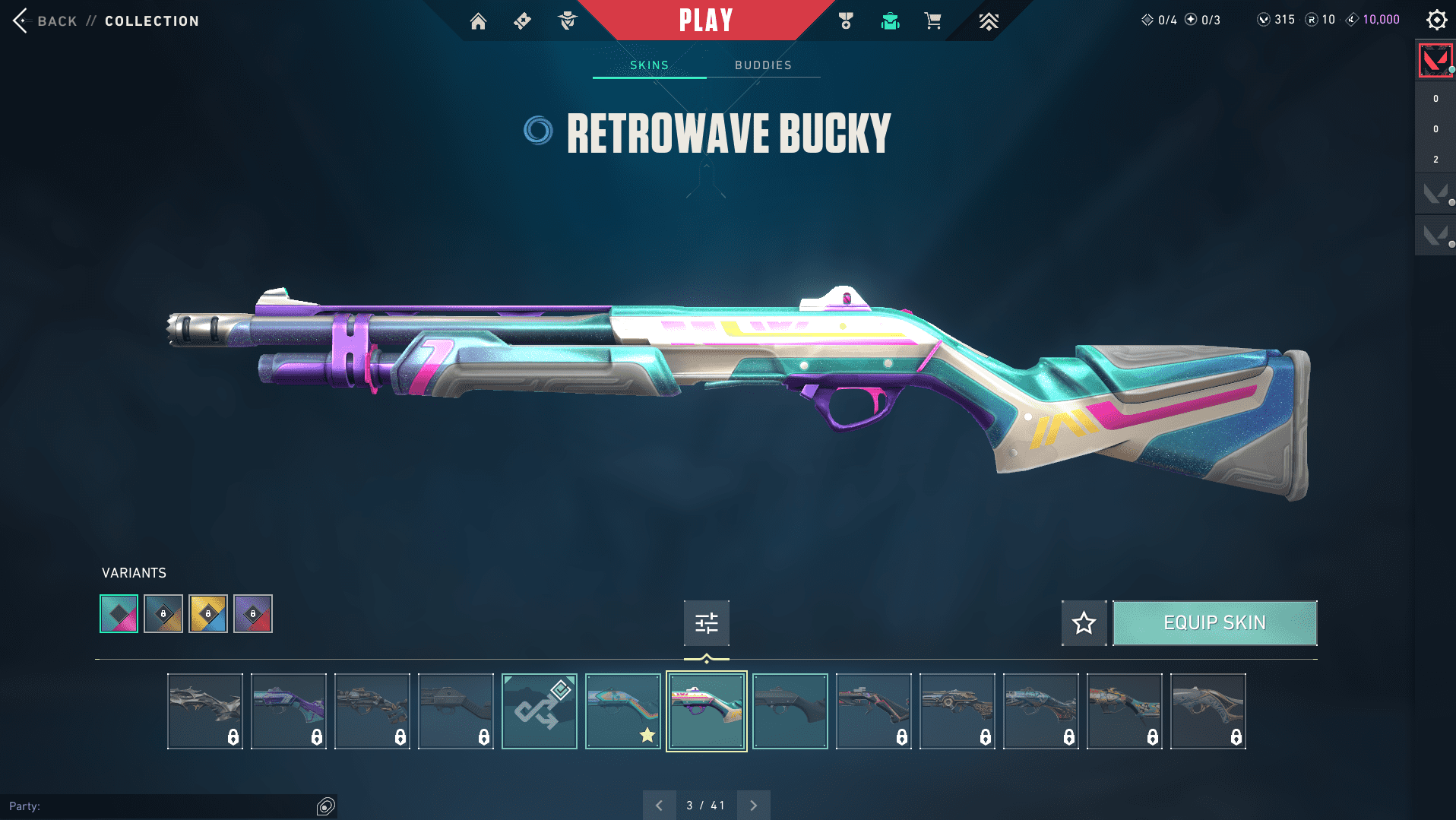Switch to the Buddies tab
This screenshot has height=820, width=1456.
pyautogui.click(x=763, y=65)
